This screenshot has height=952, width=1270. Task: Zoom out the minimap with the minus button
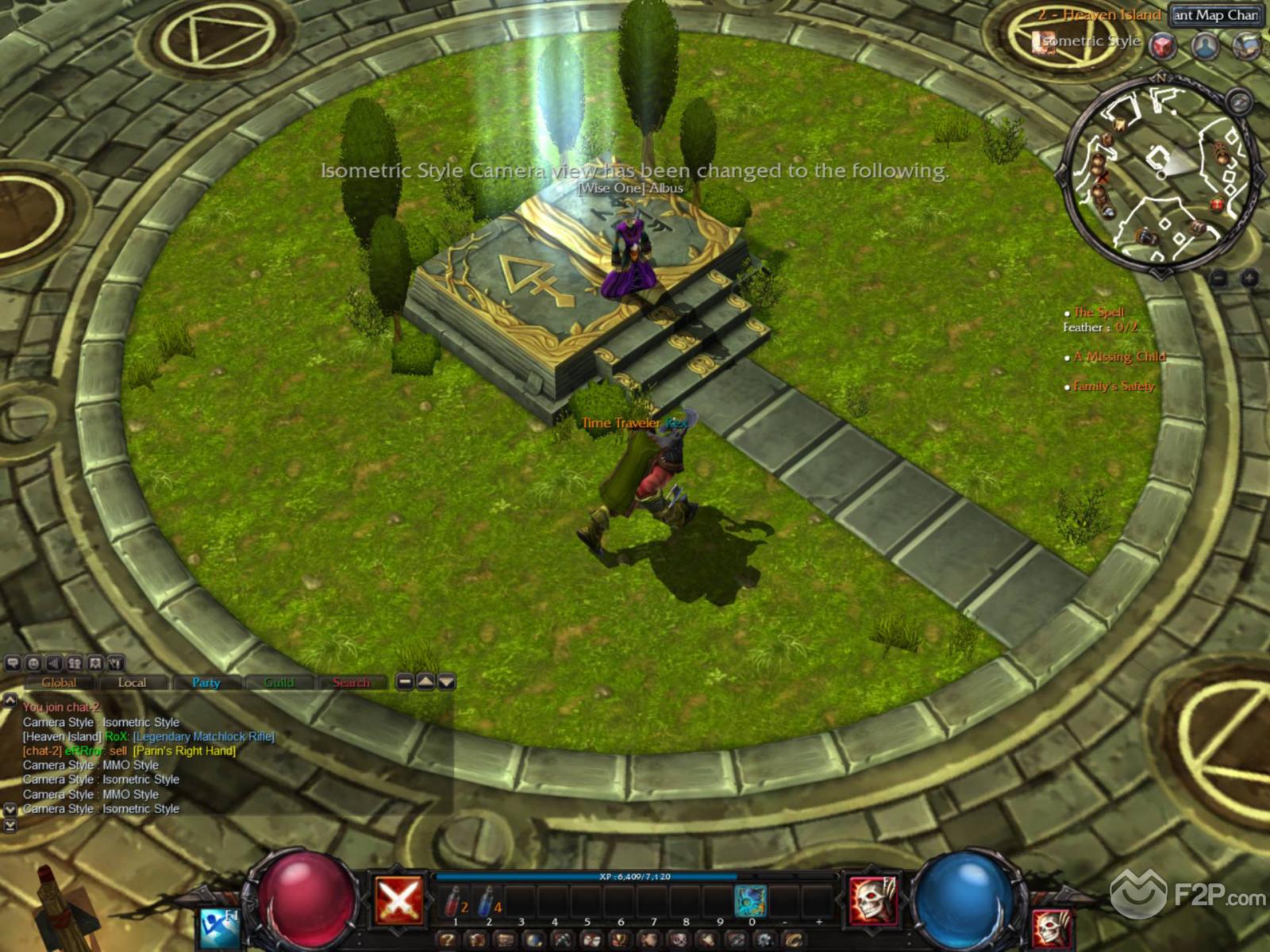[x=1219, y=278]
